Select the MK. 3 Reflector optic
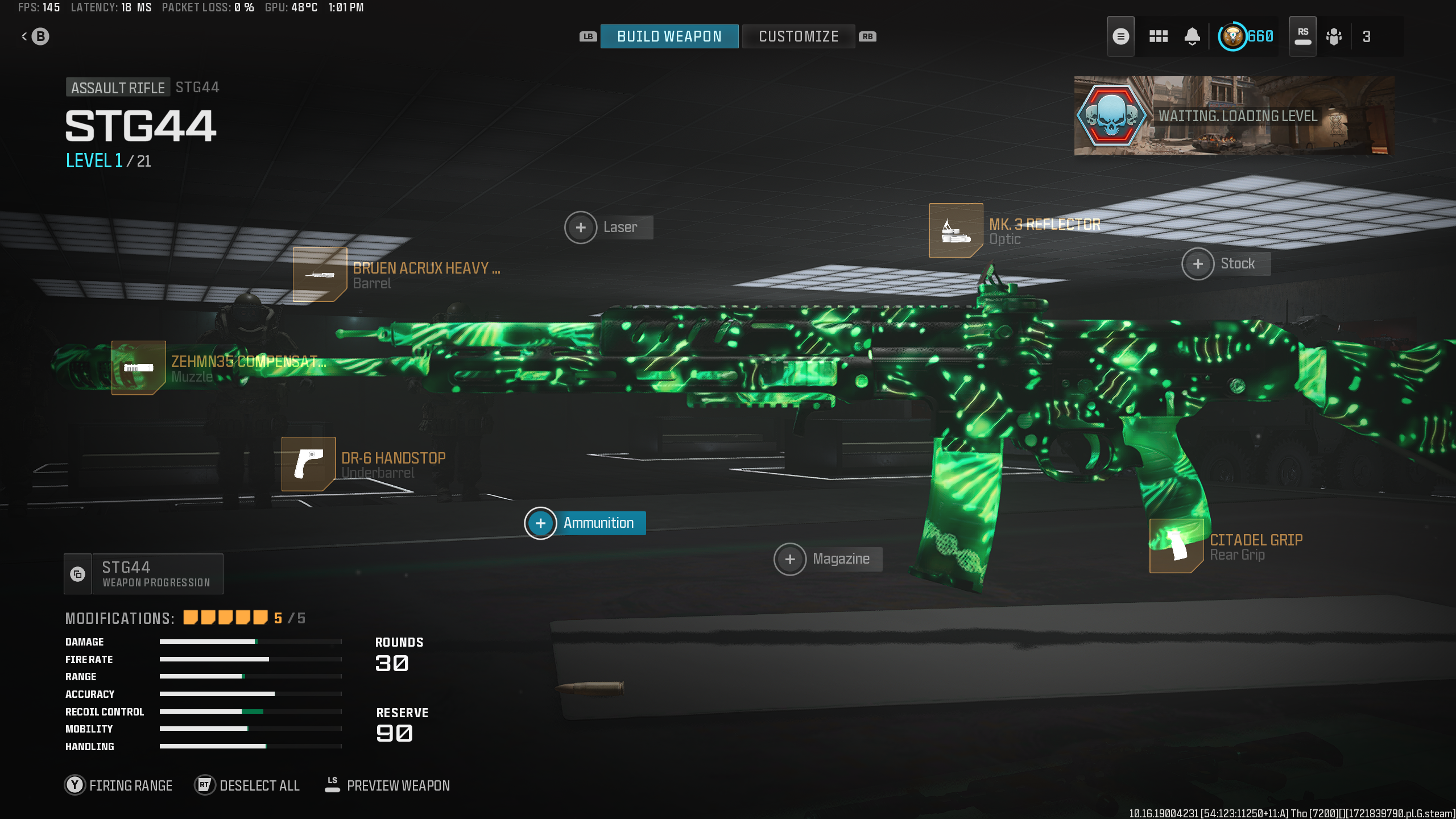The image size is (1456, 819). tap(956, 230)
